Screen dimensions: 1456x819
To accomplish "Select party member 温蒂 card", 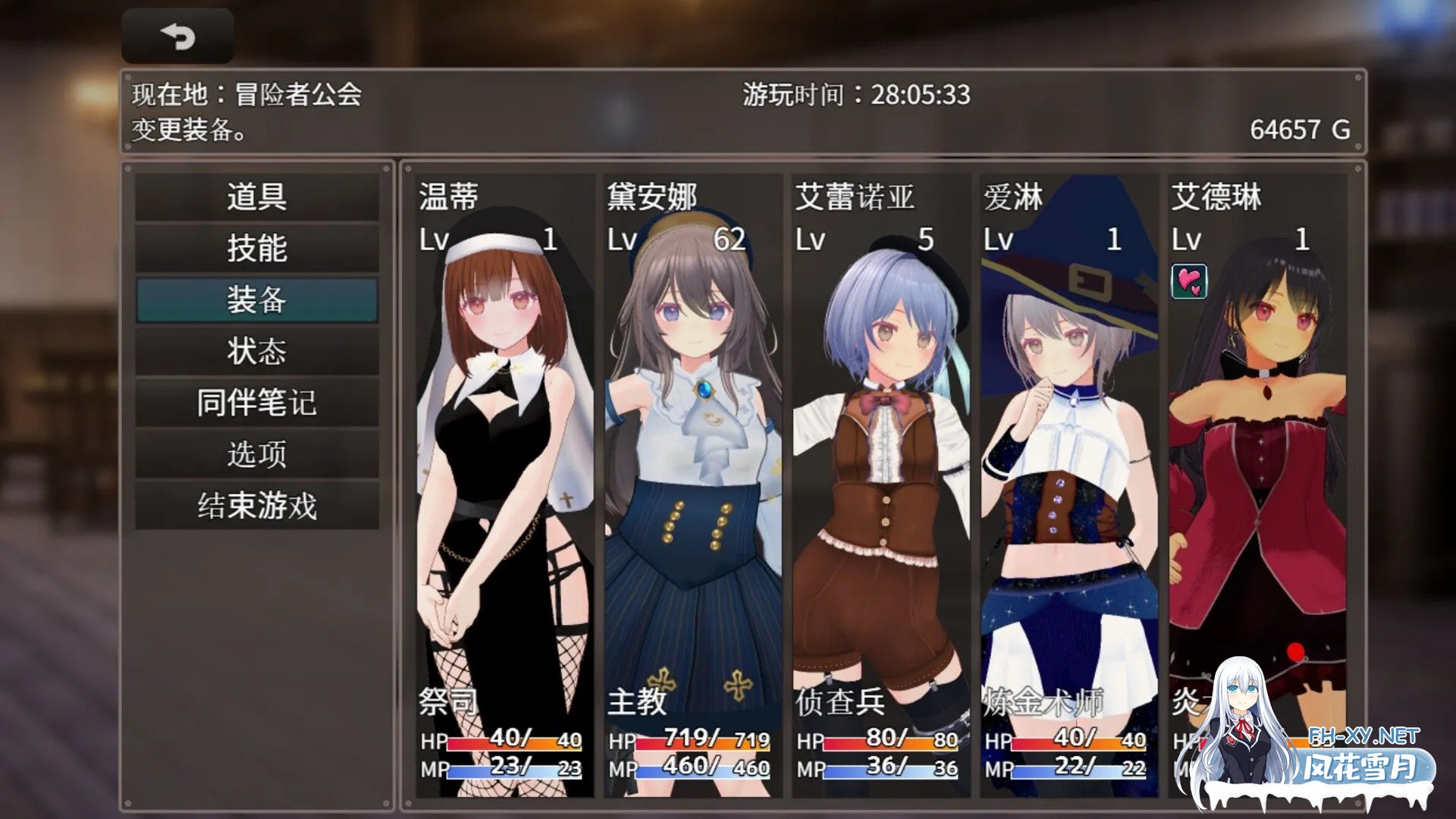I will [504, 485].
